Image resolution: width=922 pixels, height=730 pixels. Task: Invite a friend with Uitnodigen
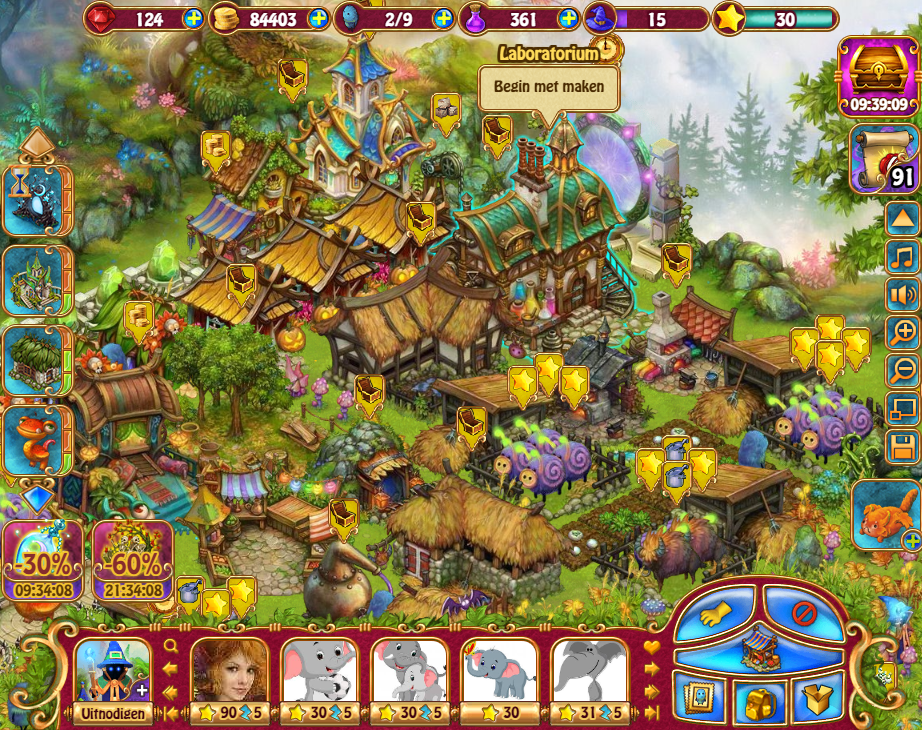(x=112, y=713)
